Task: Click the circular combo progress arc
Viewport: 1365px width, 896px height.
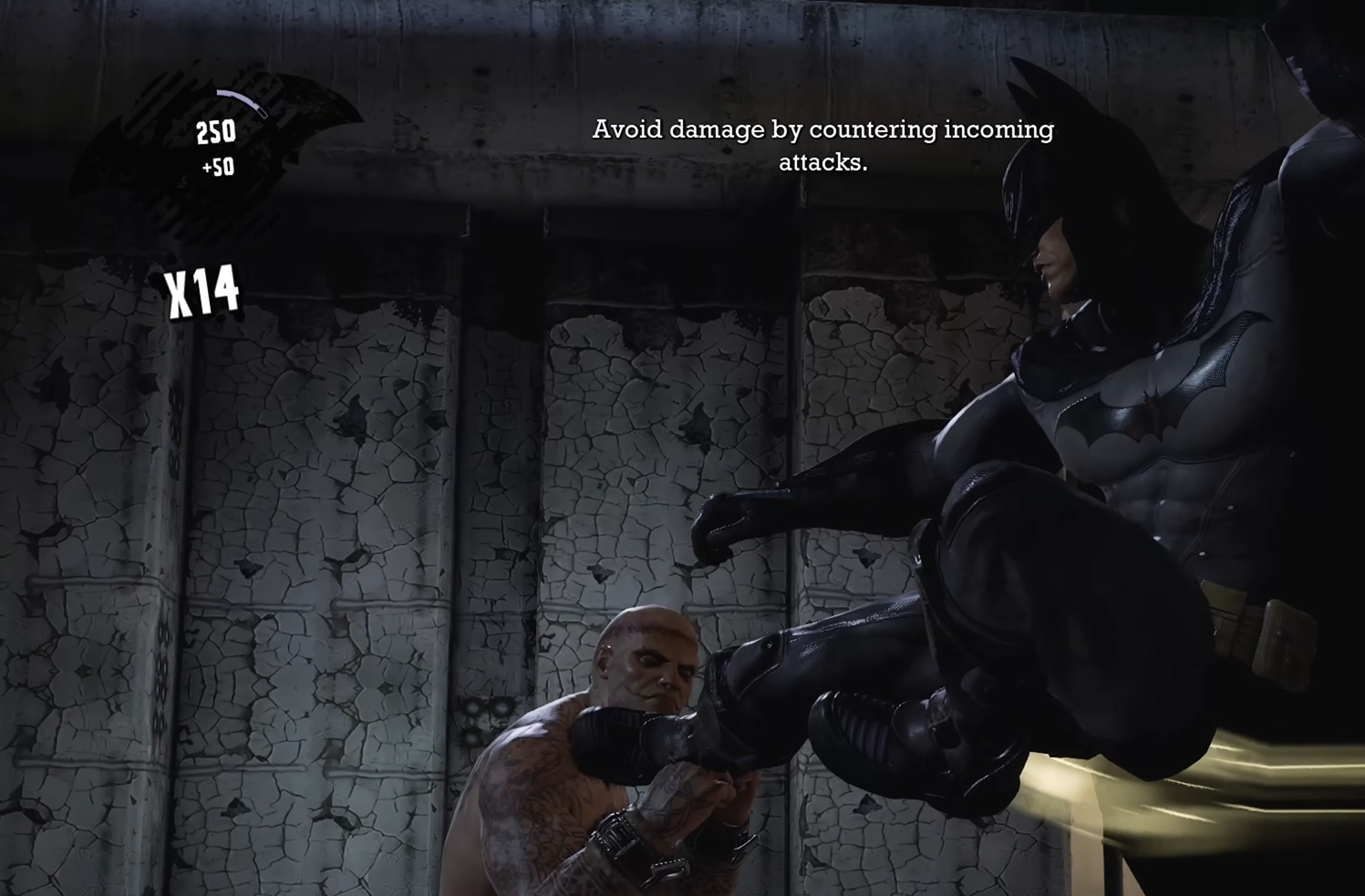Action: [x=242, y=100]
